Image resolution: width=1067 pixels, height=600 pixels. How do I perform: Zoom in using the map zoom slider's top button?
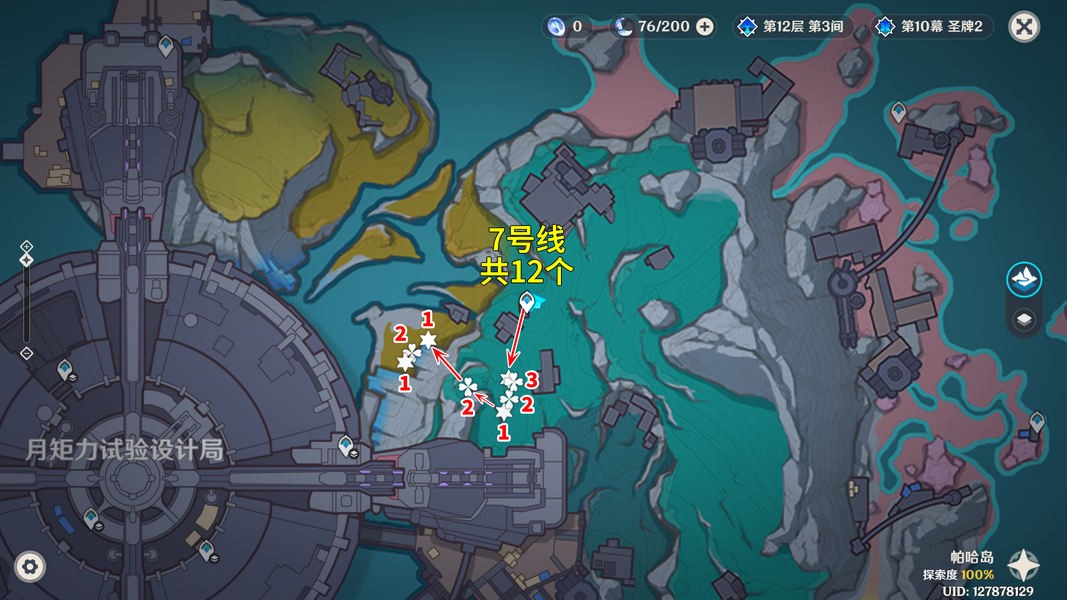tap(27, 246)
